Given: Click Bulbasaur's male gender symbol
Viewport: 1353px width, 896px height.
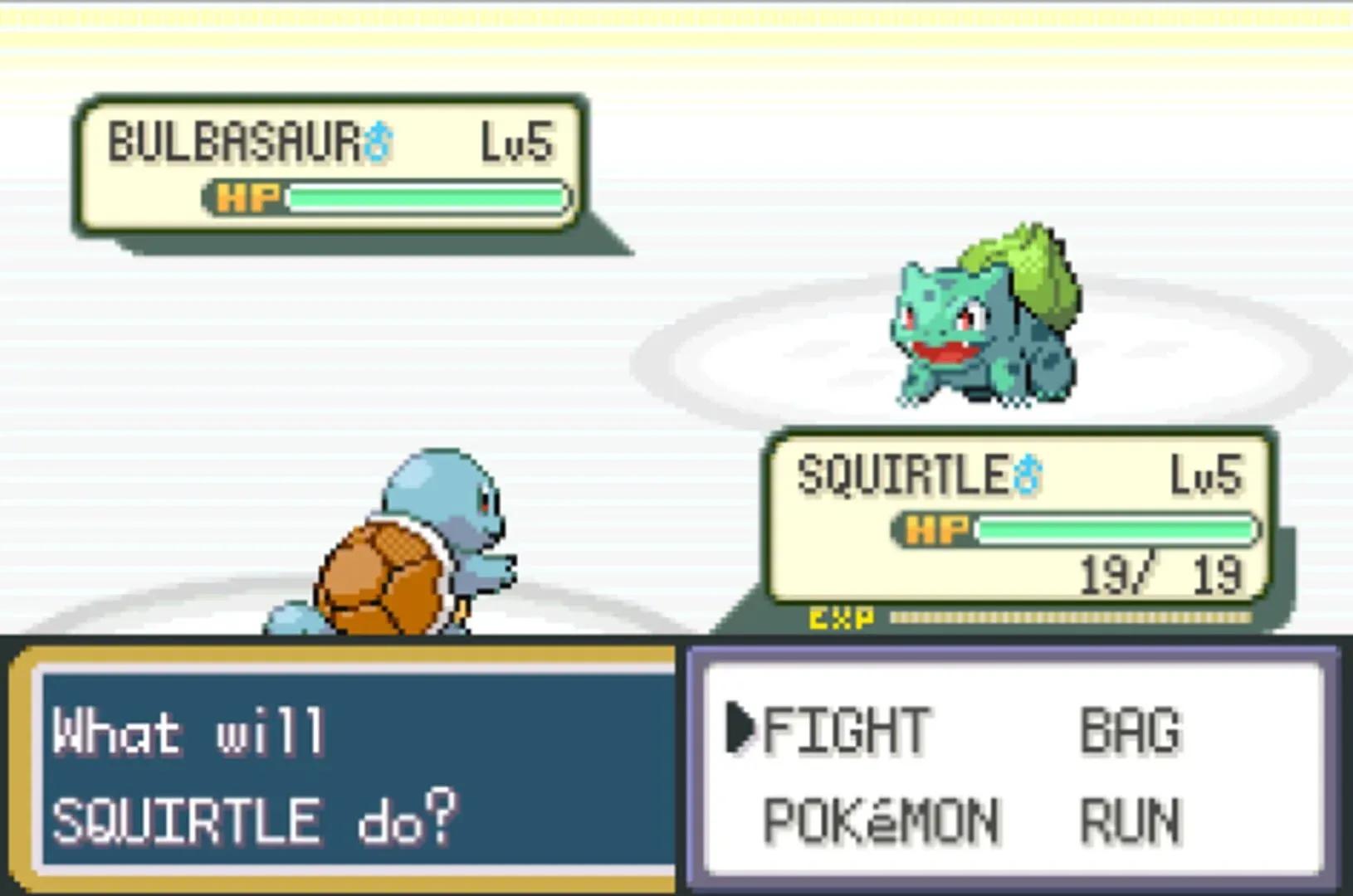Looking at the screenshot, I should pos(378,141).
